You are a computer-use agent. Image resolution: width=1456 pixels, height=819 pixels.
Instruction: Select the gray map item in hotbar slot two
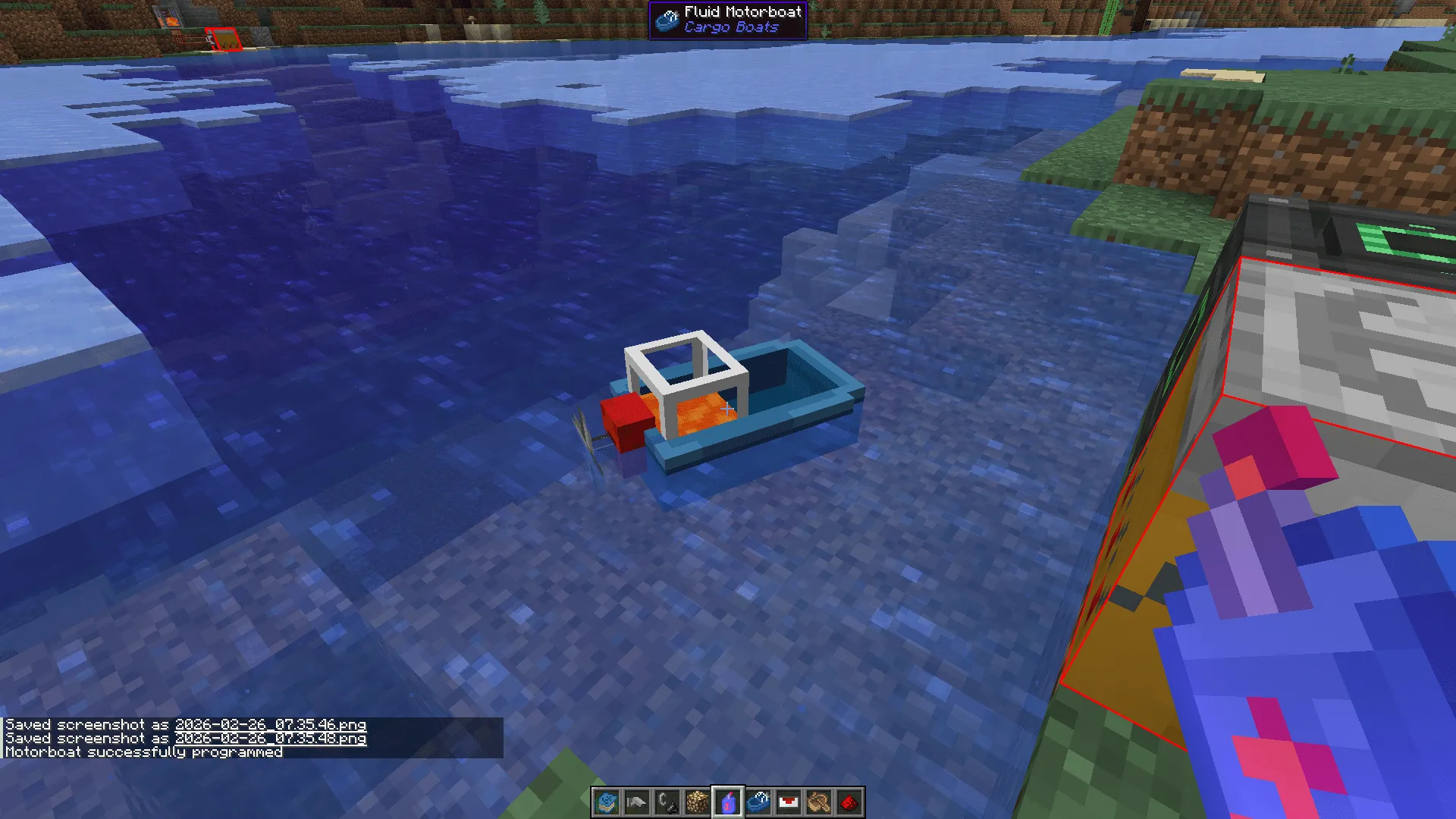(x=635, y=802)
